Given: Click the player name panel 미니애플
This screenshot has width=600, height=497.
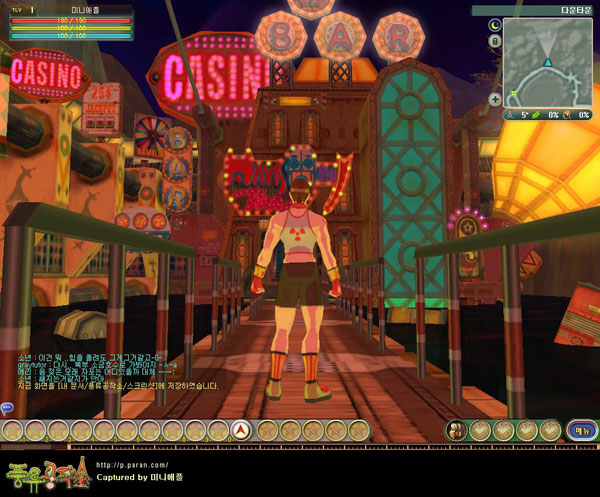Looking at the screenshot, I should coord(82,8).
